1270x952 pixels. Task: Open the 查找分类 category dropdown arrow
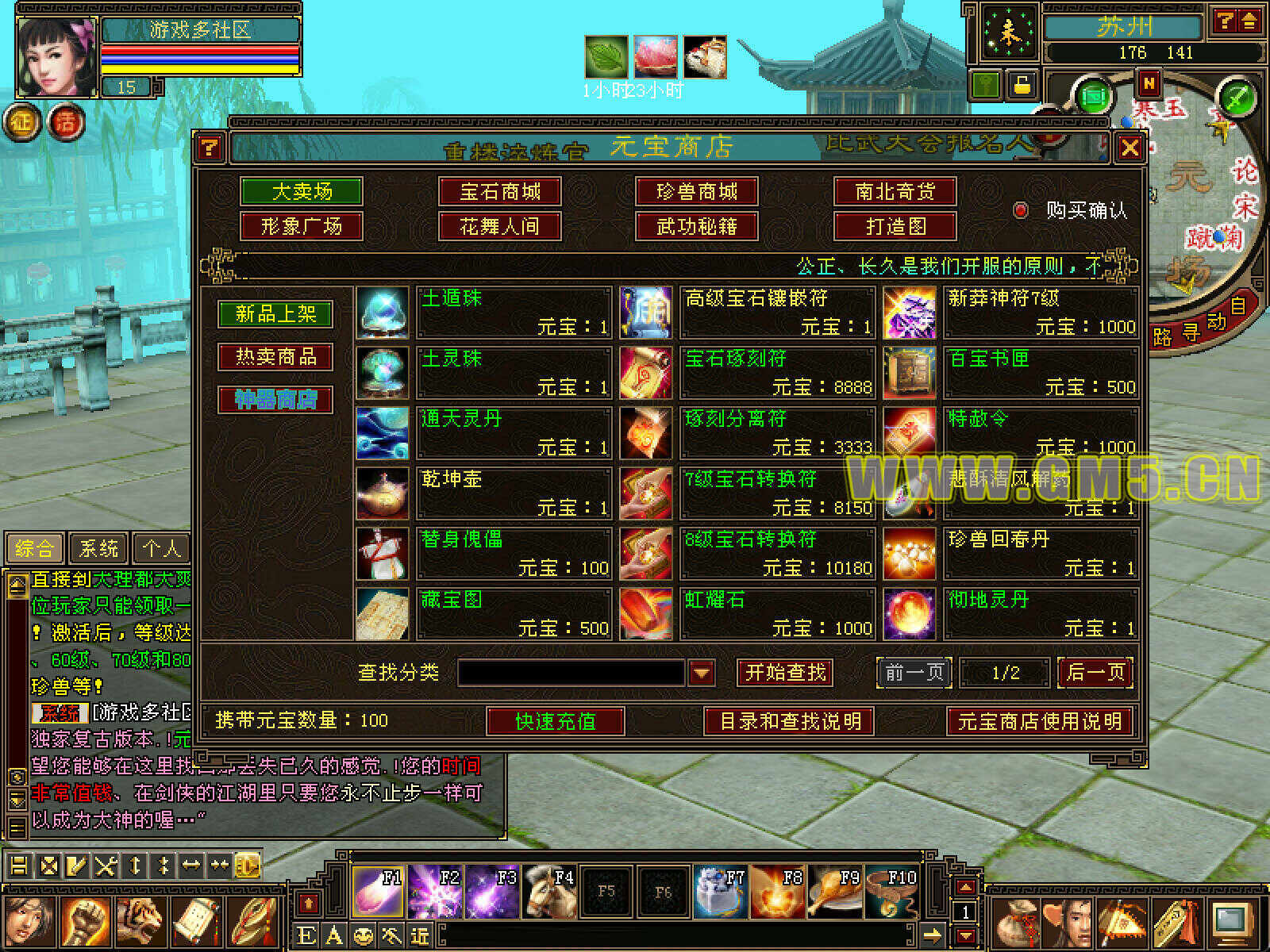point(701,673)
